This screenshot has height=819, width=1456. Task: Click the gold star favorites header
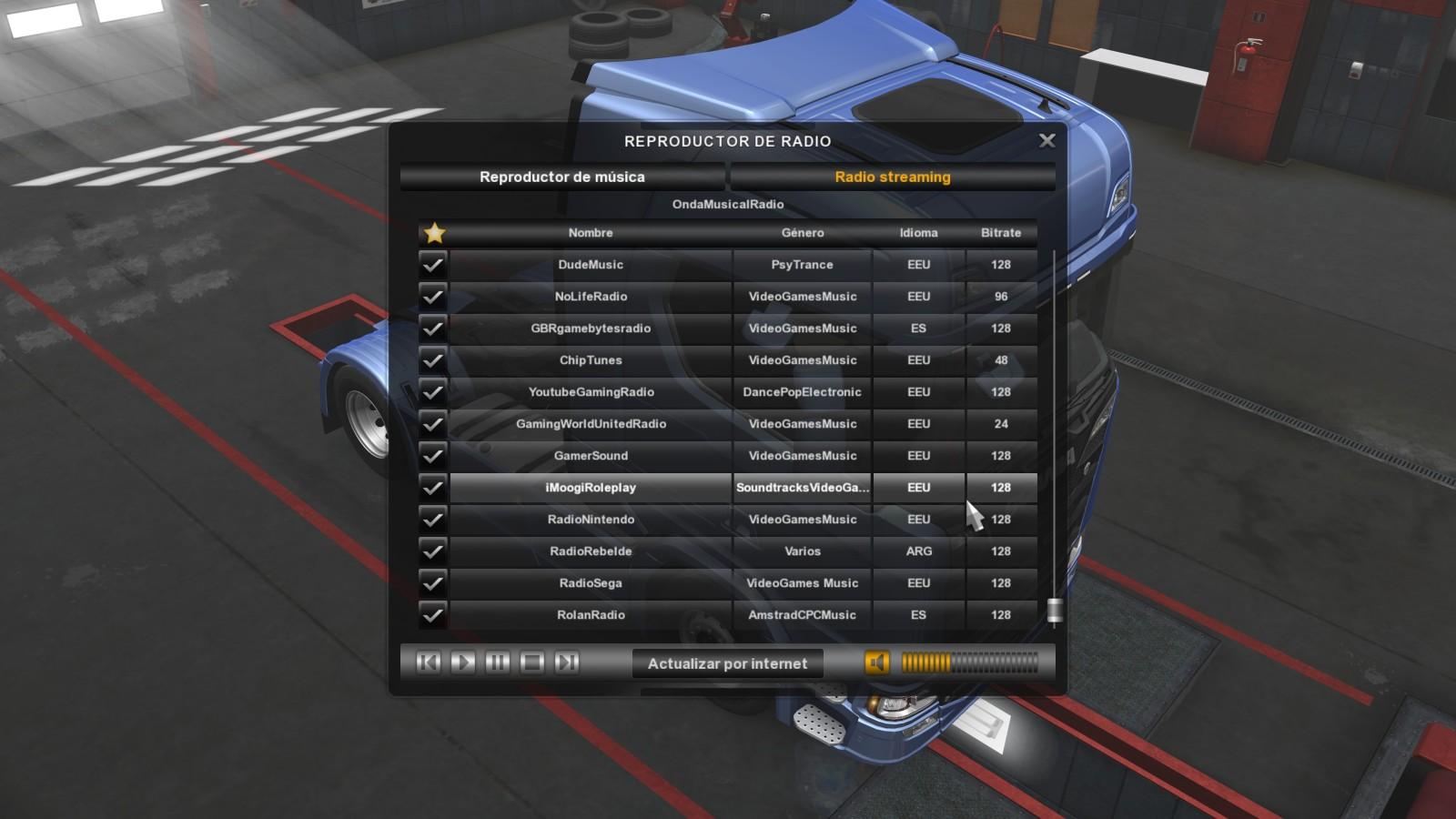tap(435, 233)
